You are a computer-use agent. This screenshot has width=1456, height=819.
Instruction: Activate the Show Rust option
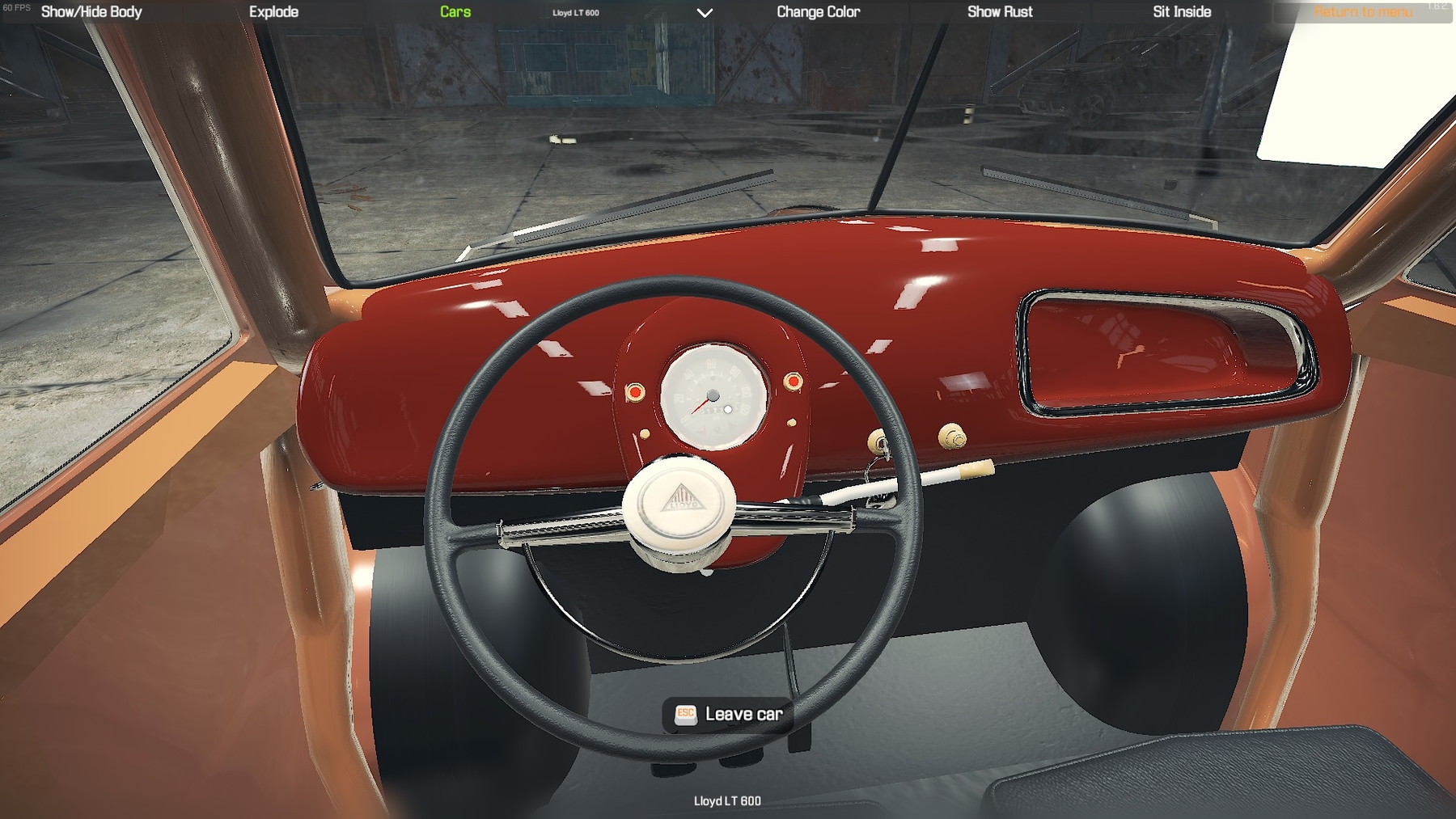pos(1000,12)
